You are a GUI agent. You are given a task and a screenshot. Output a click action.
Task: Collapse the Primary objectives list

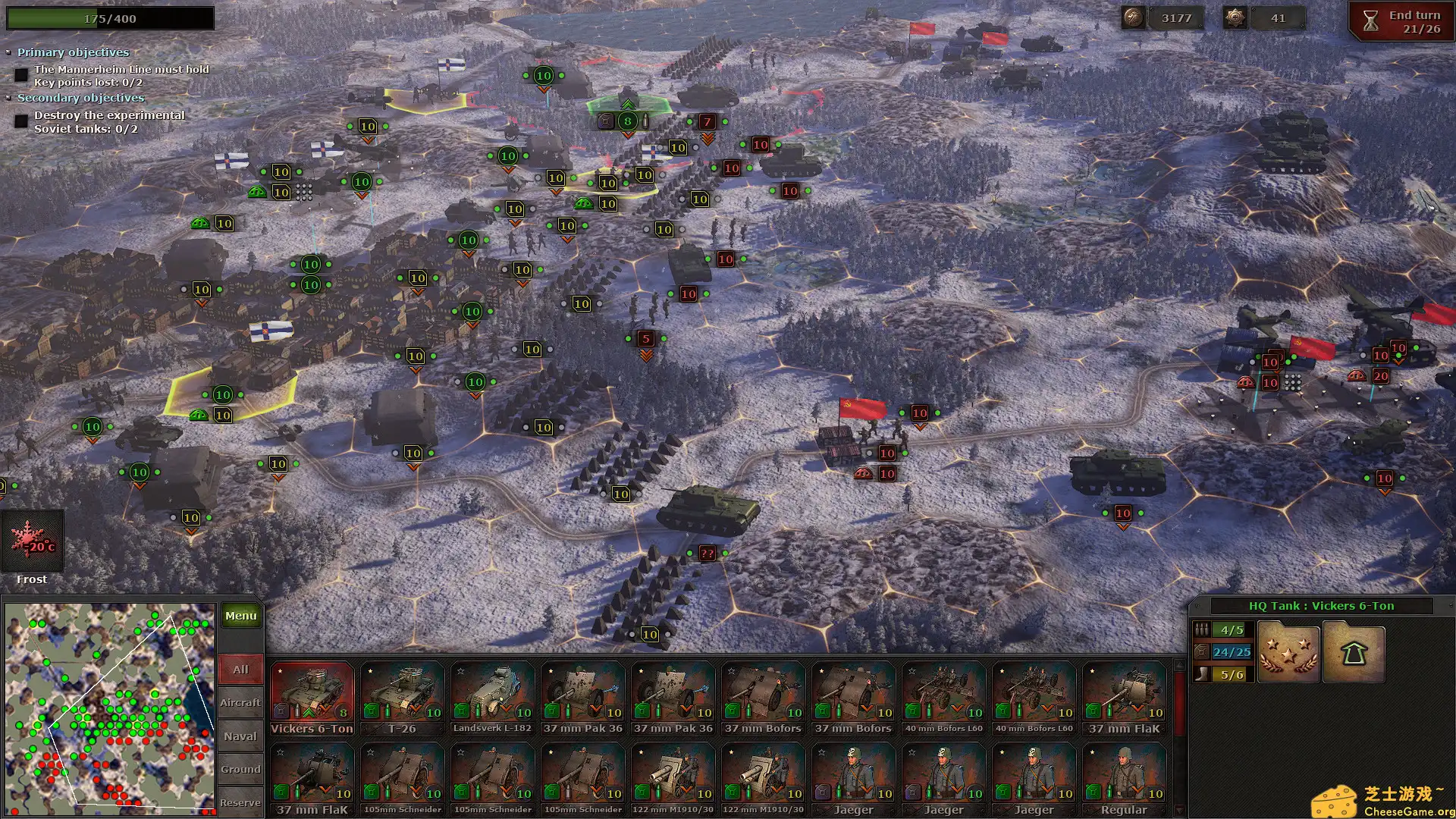[8, 52]
